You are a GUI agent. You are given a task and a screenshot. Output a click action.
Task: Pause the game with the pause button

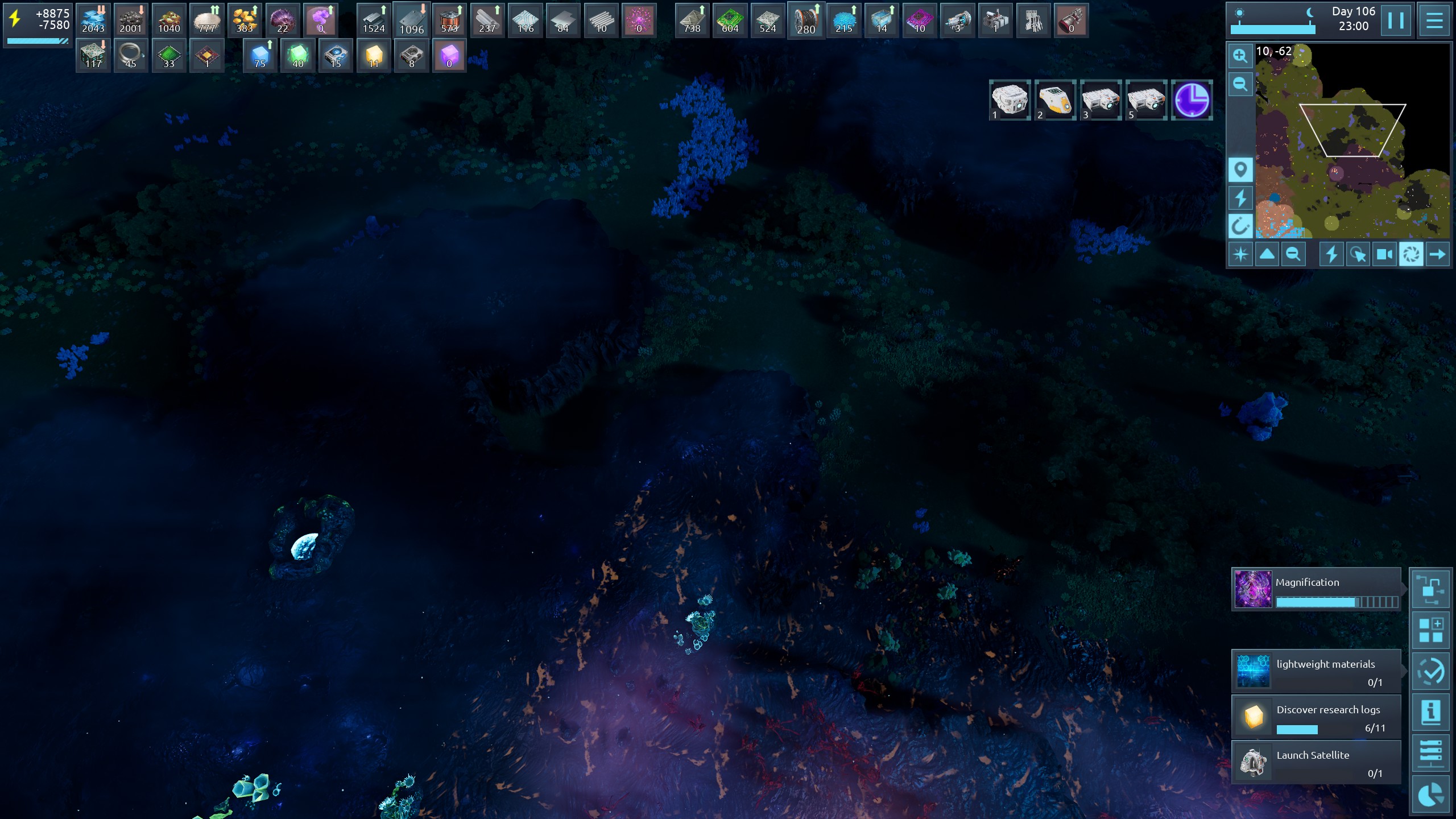coord(1395,20)
